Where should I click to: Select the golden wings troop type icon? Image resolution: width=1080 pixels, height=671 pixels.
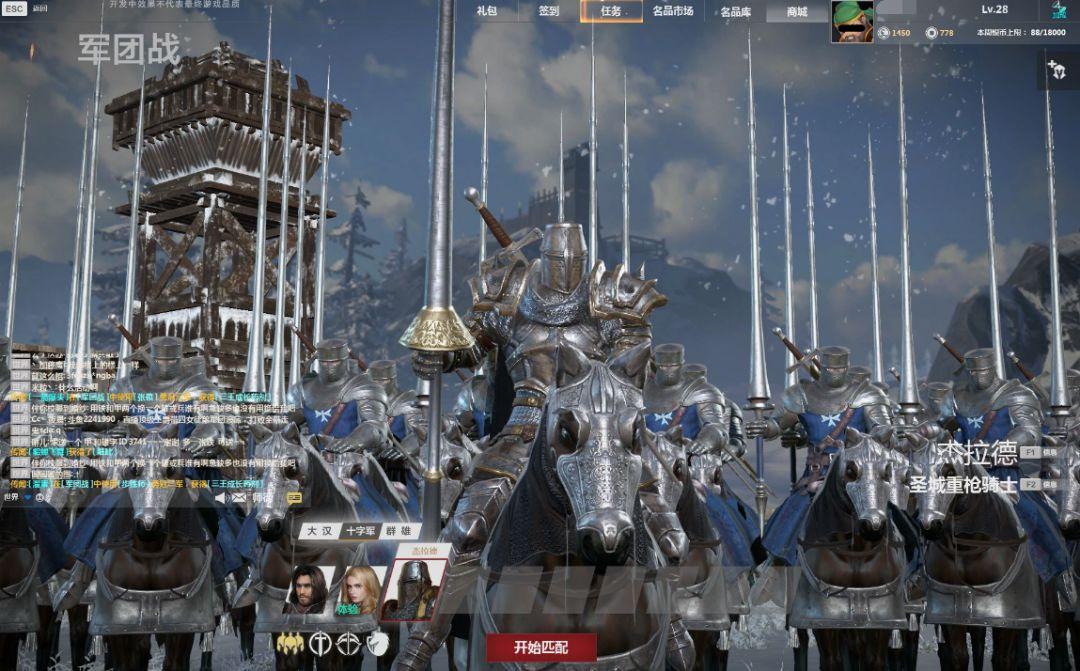point(290,644)
